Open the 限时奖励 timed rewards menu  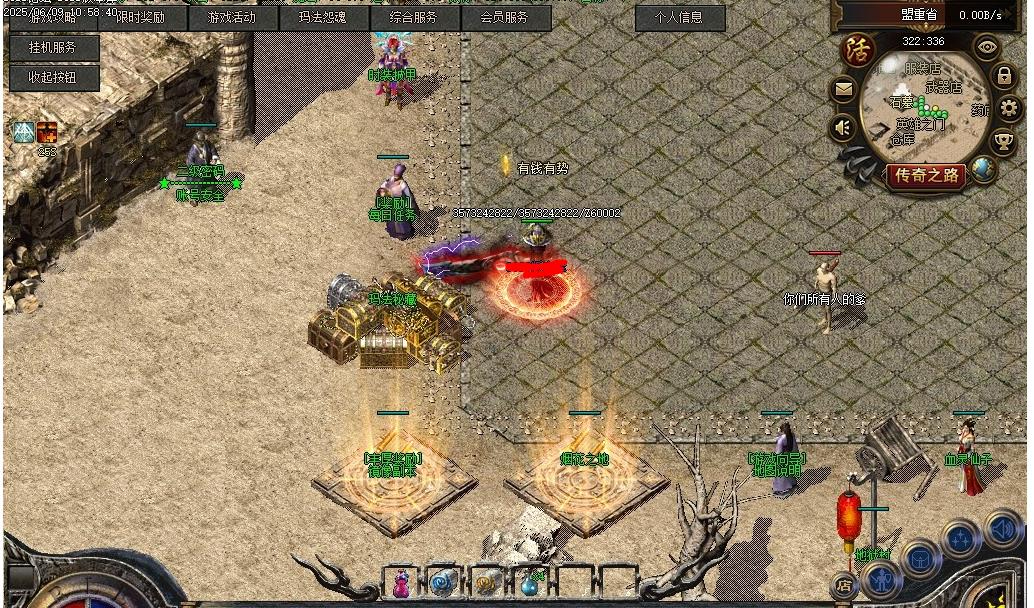click(x=141, y=17)
